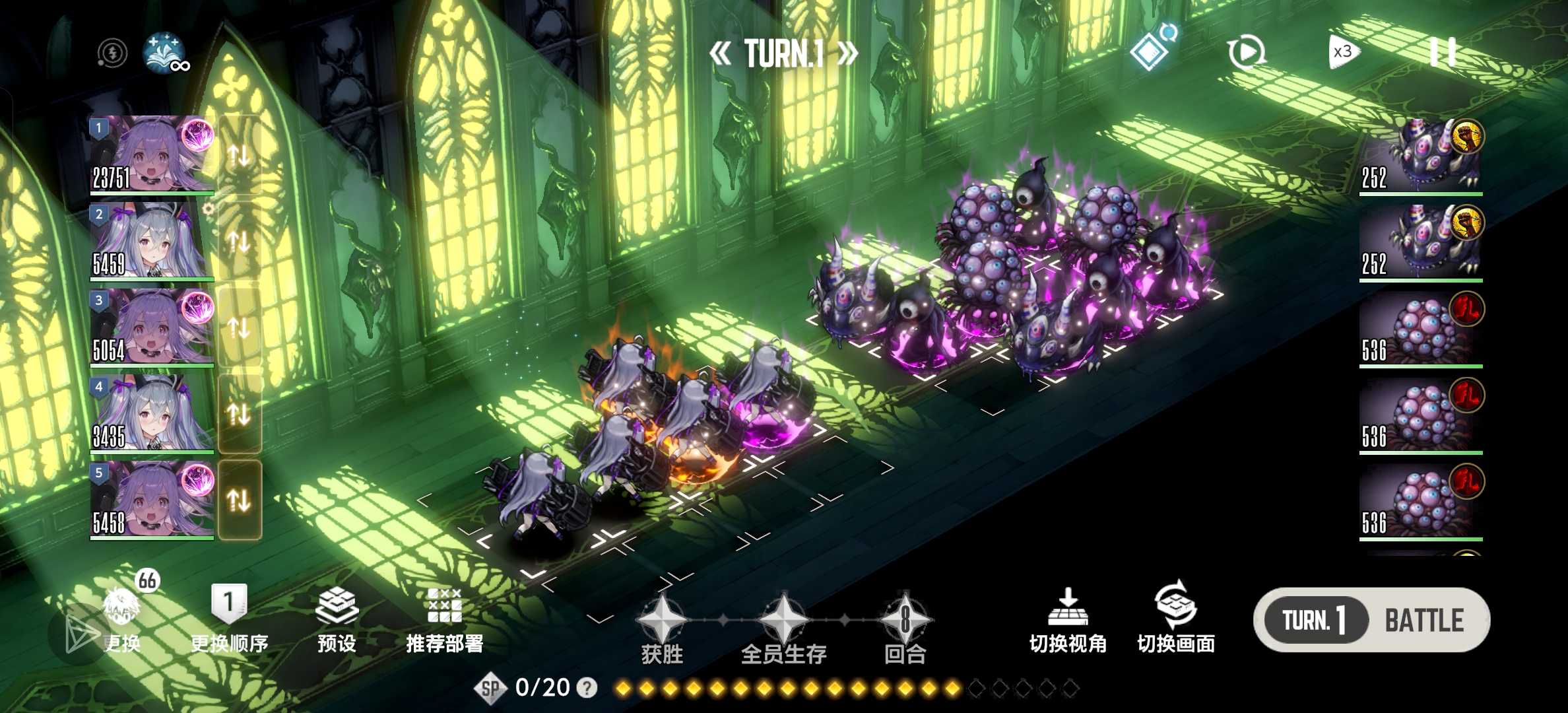Screen dimensions: 1568x713
Task: Select party member 1 portrait with 23751 HP
Action: (x=152, y=154)
